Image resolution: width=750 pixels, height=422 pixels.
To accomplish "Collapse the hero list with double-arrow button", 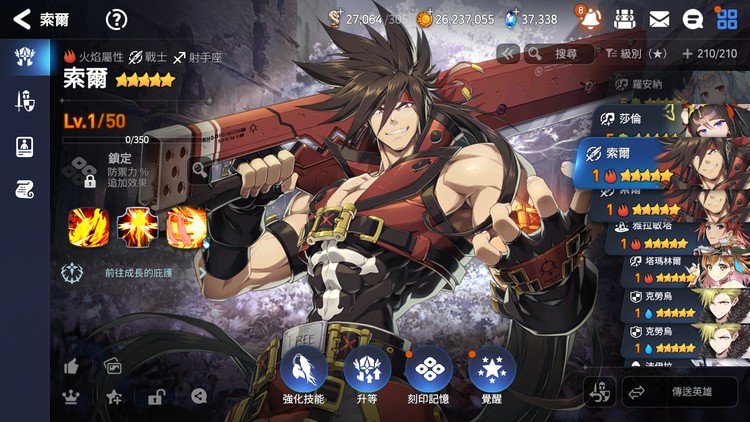I will [508, 53].
